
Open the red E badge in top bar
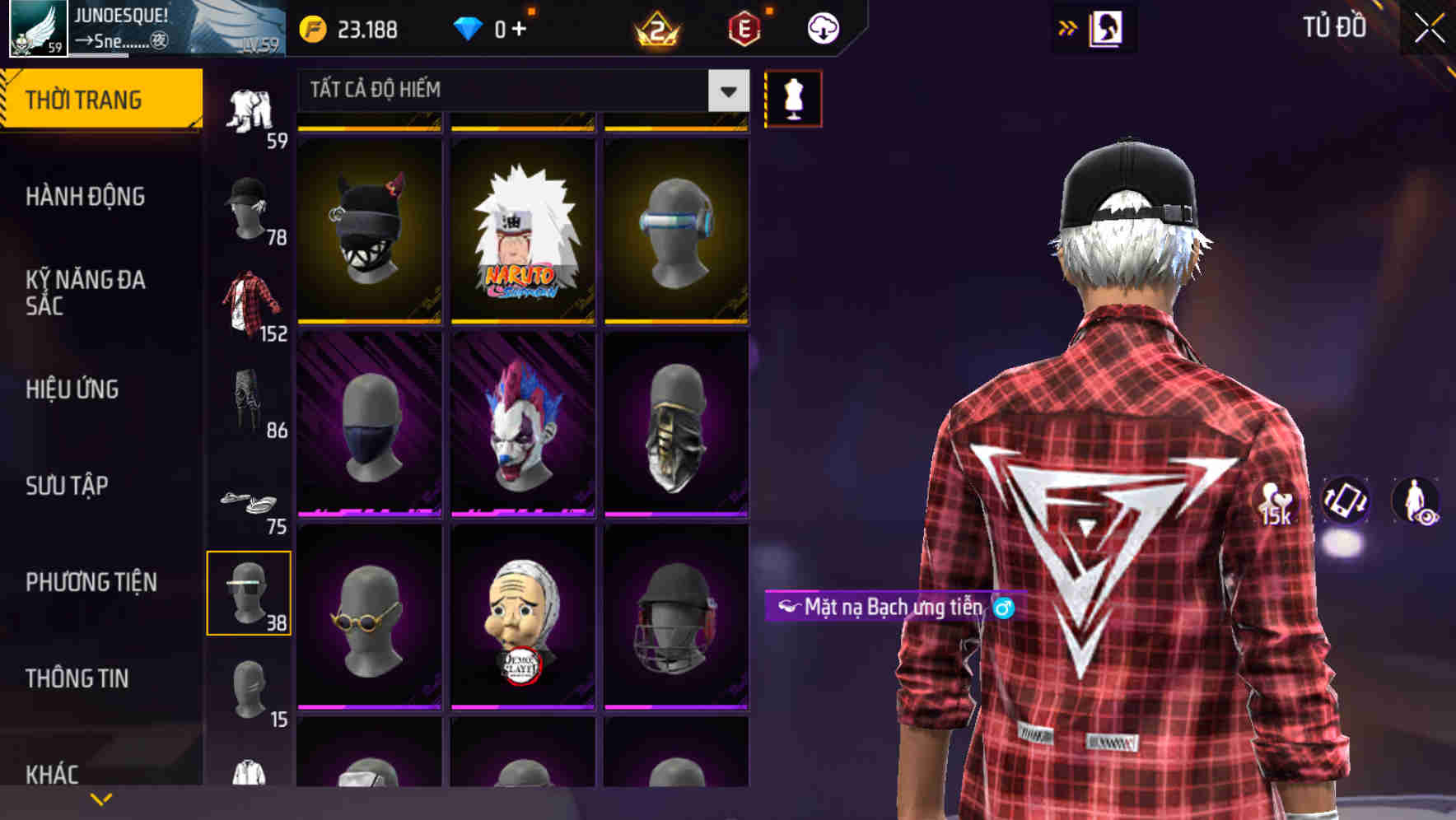[740, 28]
